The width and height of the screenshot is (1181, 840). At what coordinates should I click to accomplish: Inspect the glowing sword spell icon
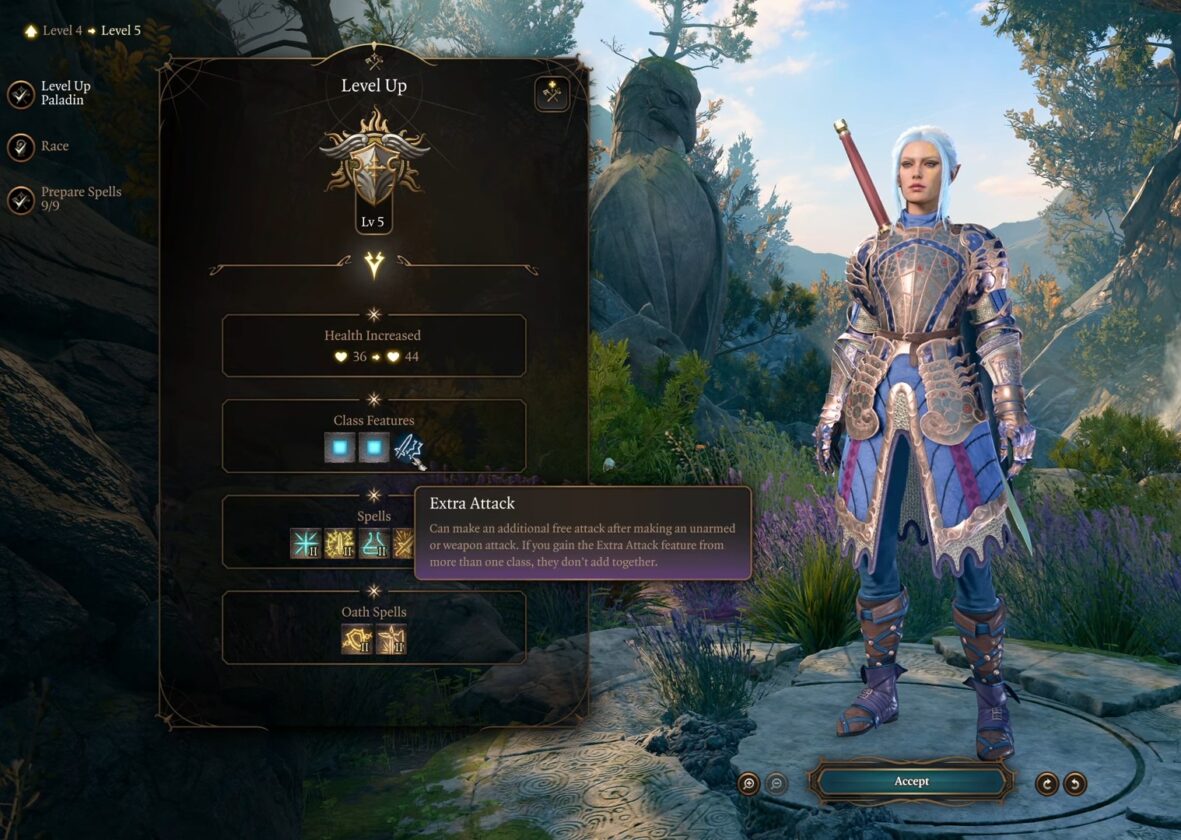(x=340, y=543)
